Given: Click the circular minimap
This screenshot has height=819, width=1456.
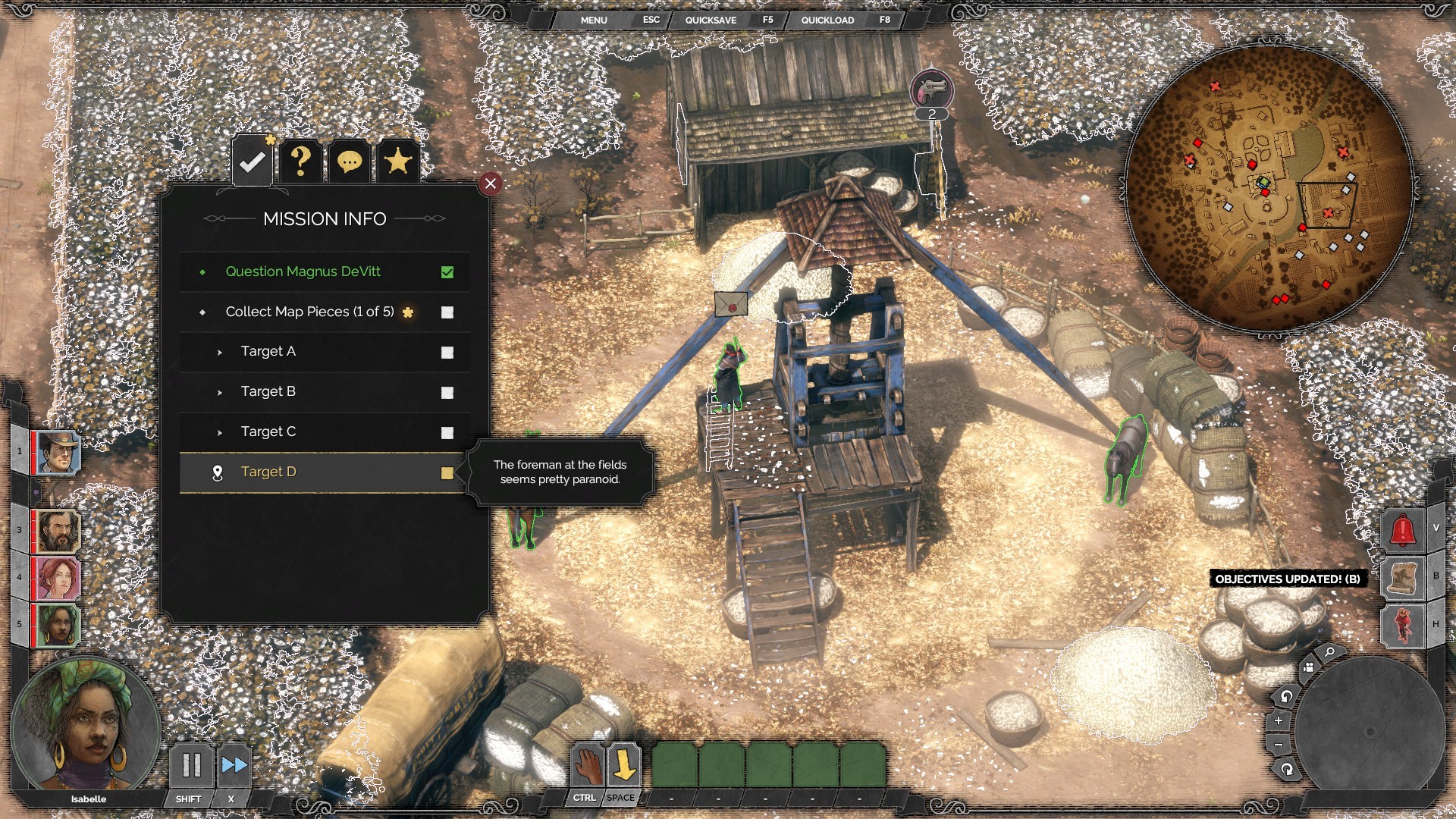Looking at the screenshot, I should pyautogui.click(x=1269, y=190).
